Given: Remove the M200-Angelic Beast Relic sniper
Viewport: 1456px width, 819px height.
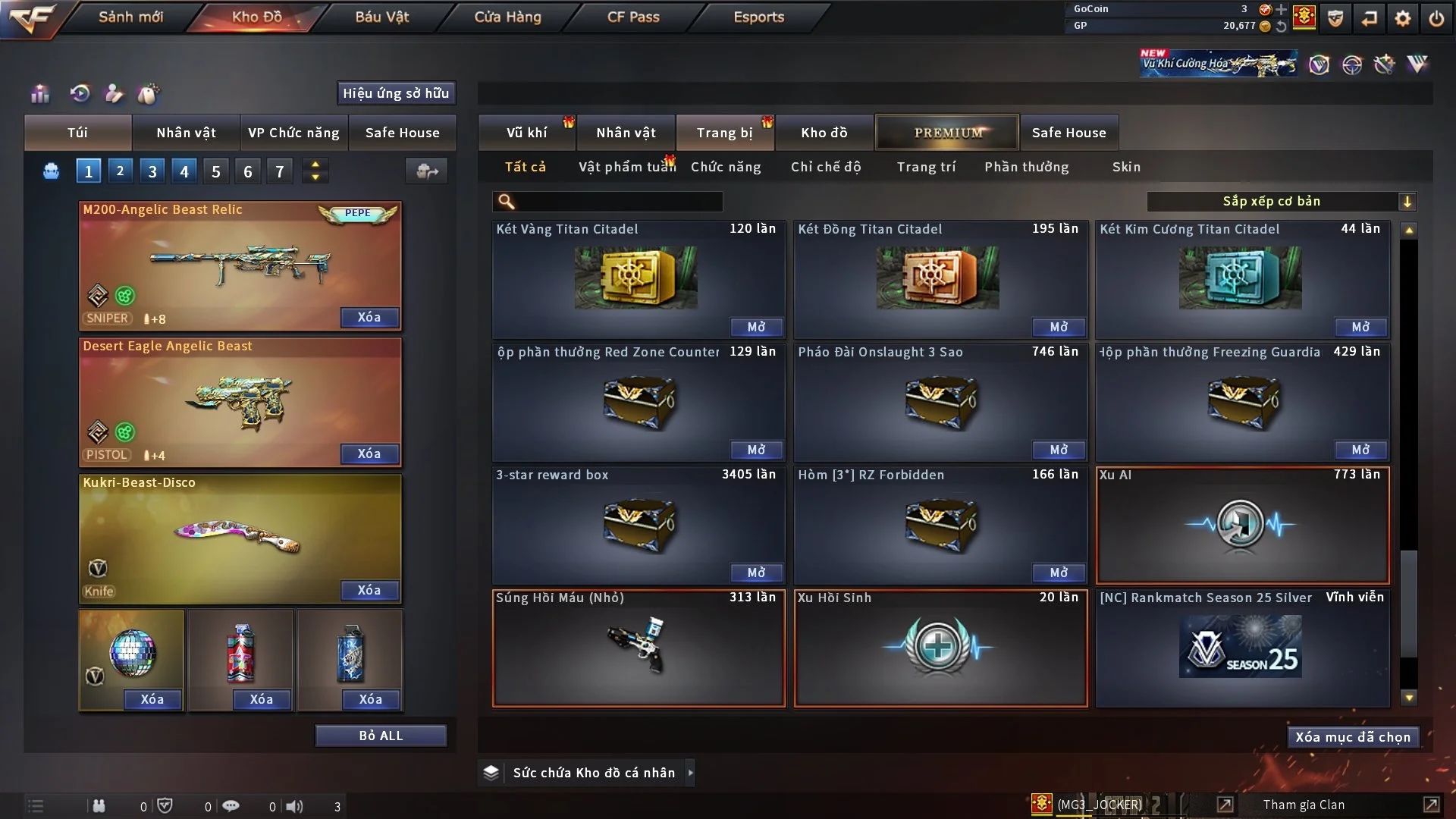Looking at the screenshot, I should [369, 317].
